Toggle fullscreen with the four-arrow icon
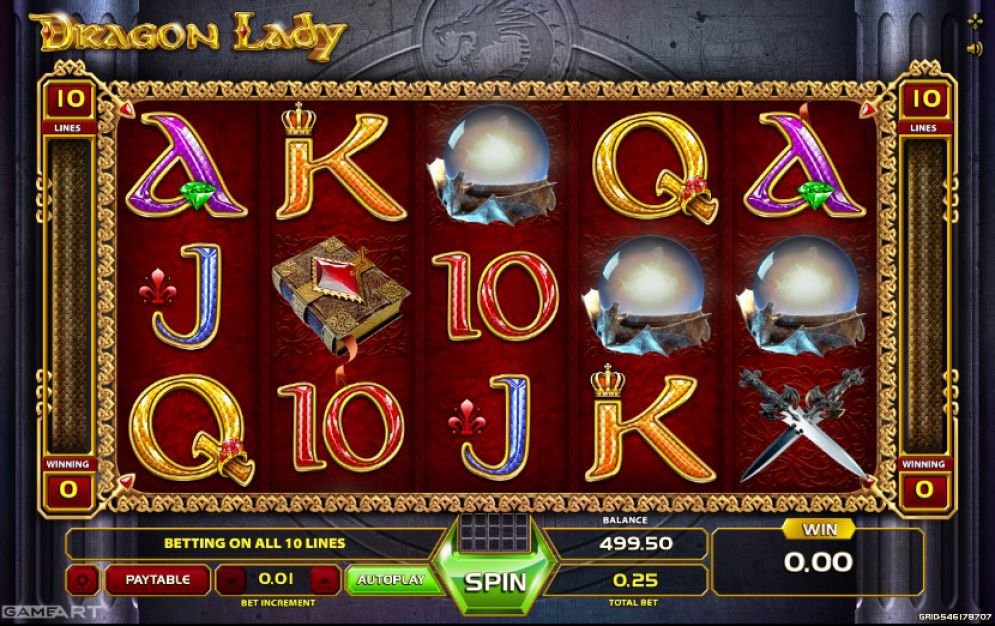This screenshot has height=626, width=995. [x=974, y=21]
